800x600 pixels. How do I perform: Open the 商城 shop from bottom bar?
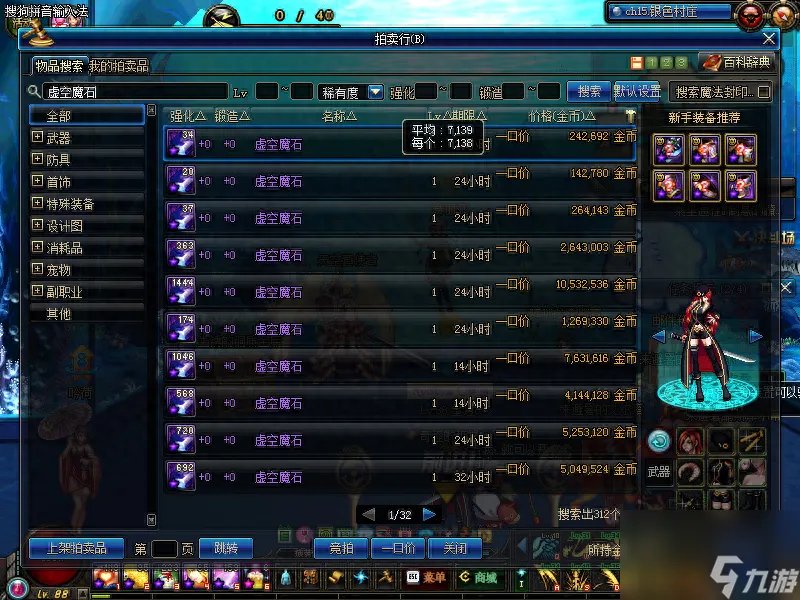[479, 577]
